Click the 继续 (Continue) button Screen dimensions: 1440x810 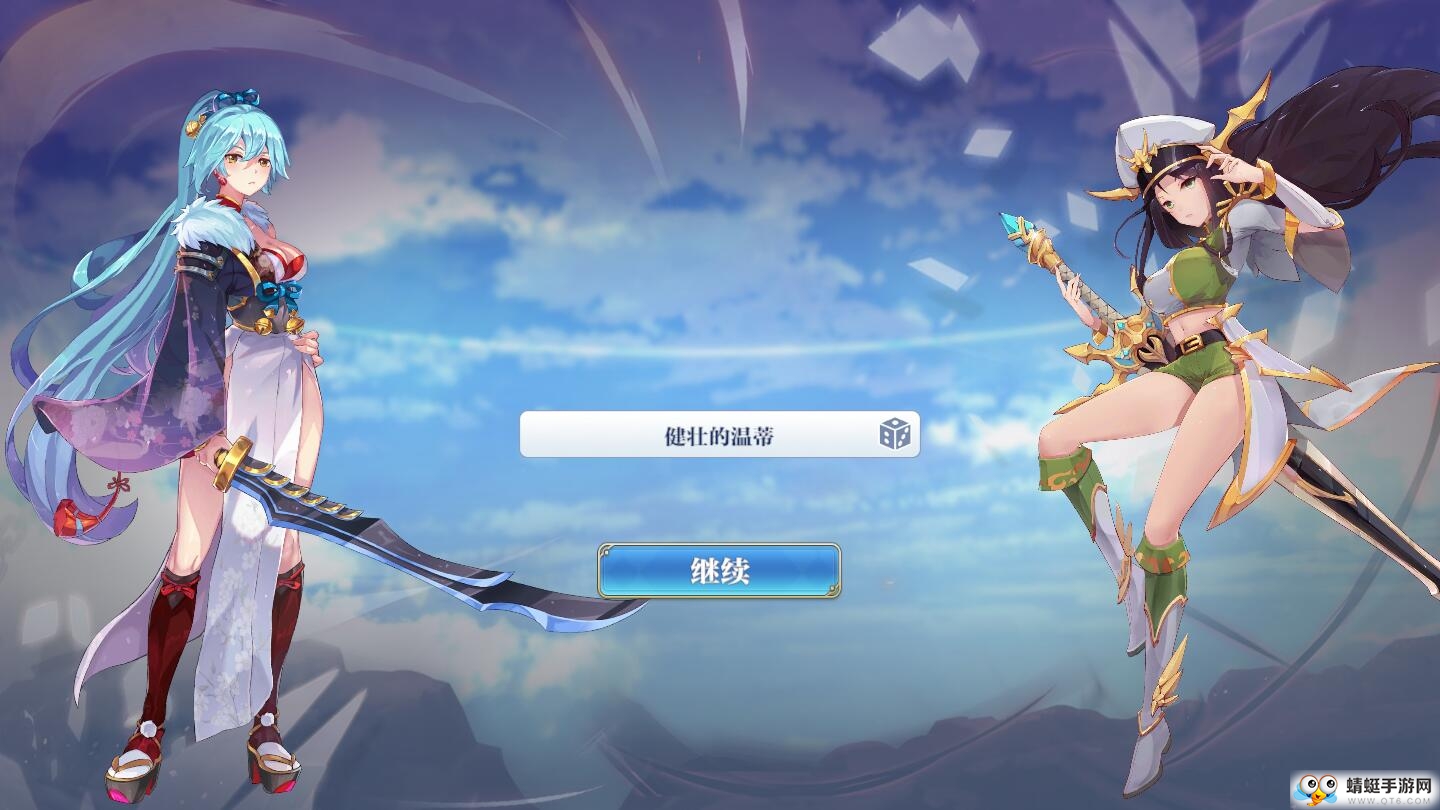click(719, 571)
